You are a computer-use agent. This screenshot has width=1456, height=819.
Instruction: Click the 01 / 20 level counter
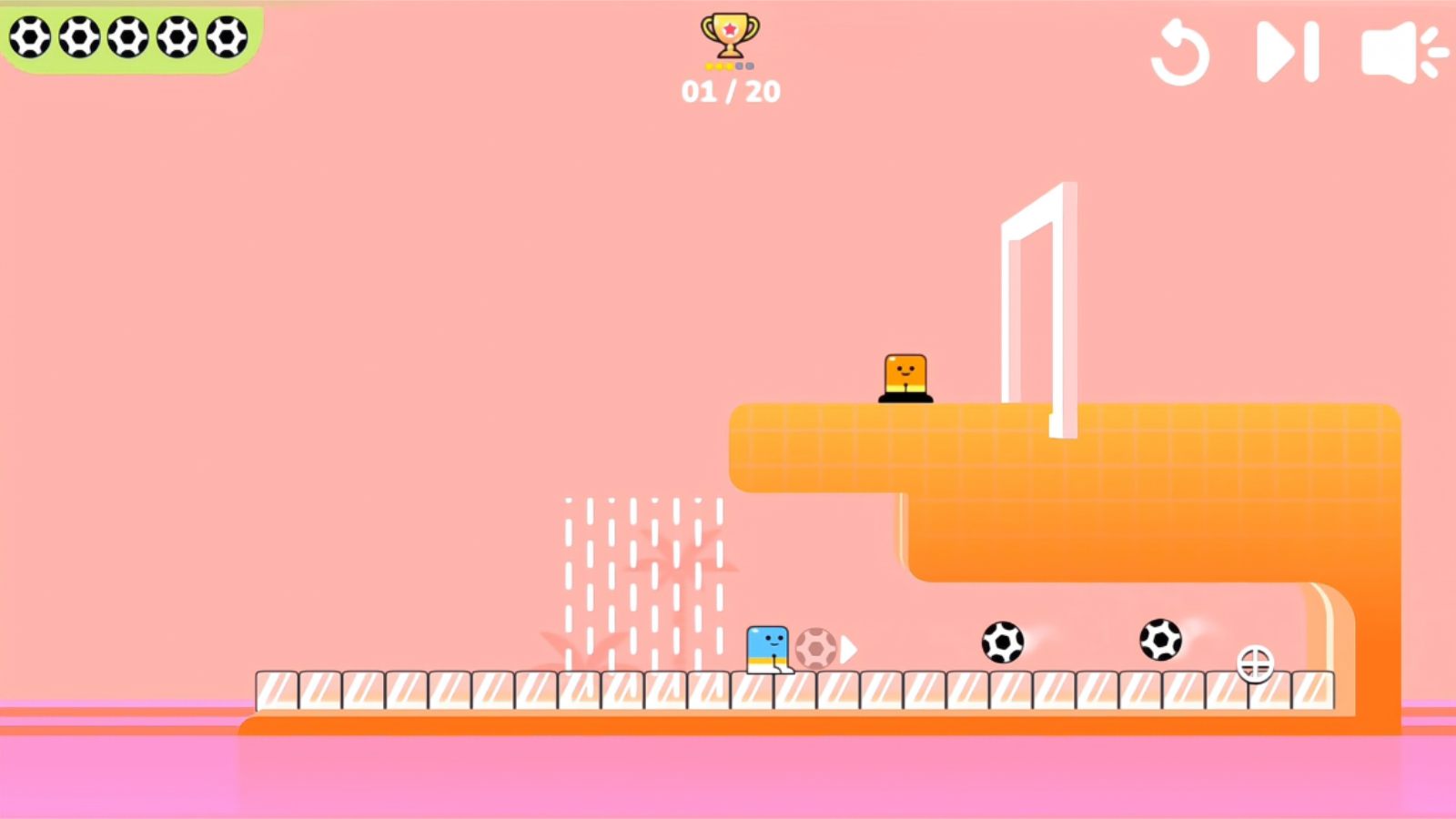point(731,90)
